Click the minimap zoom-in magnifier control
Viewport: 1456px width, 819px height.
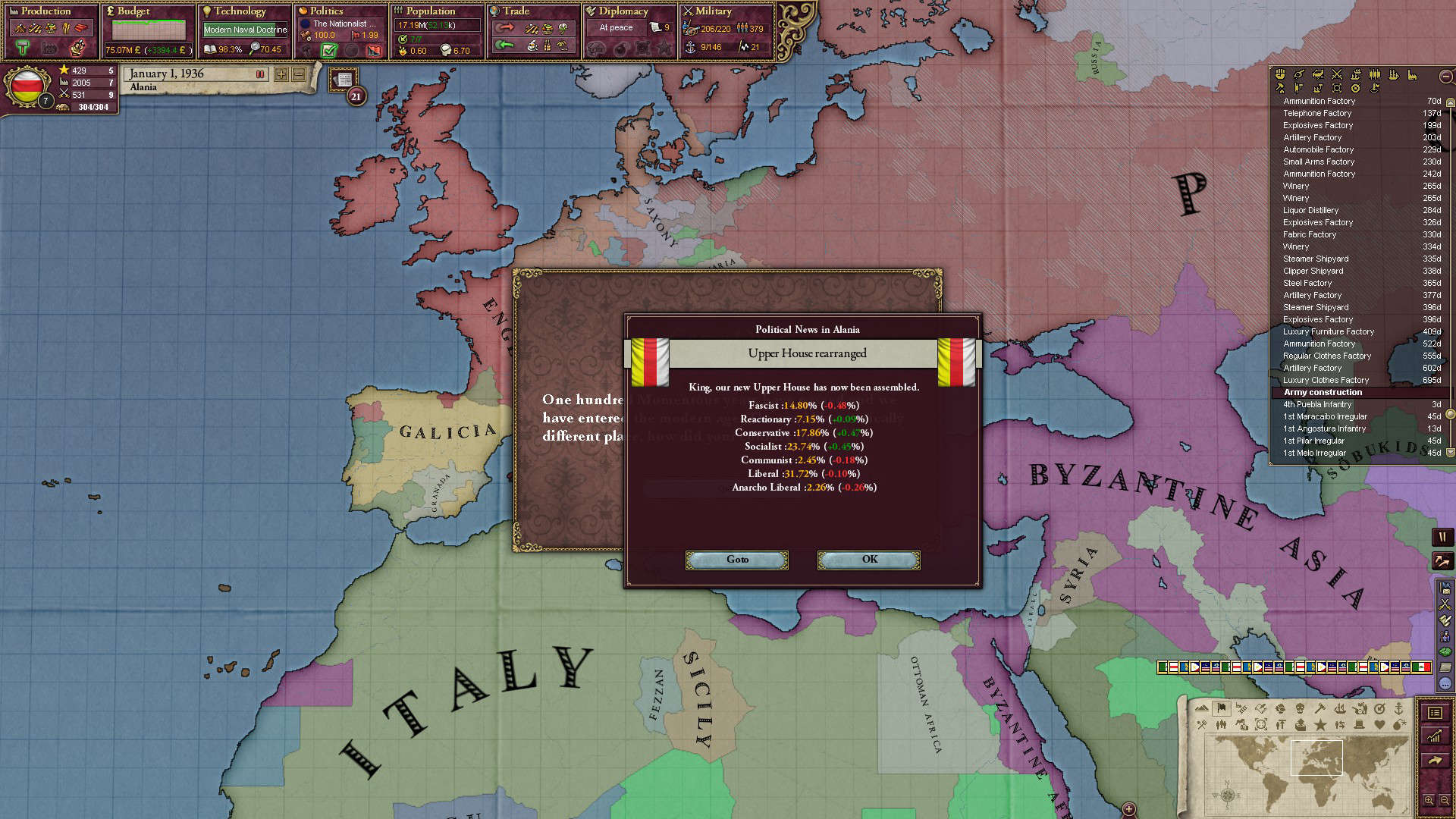point(1429,801)
